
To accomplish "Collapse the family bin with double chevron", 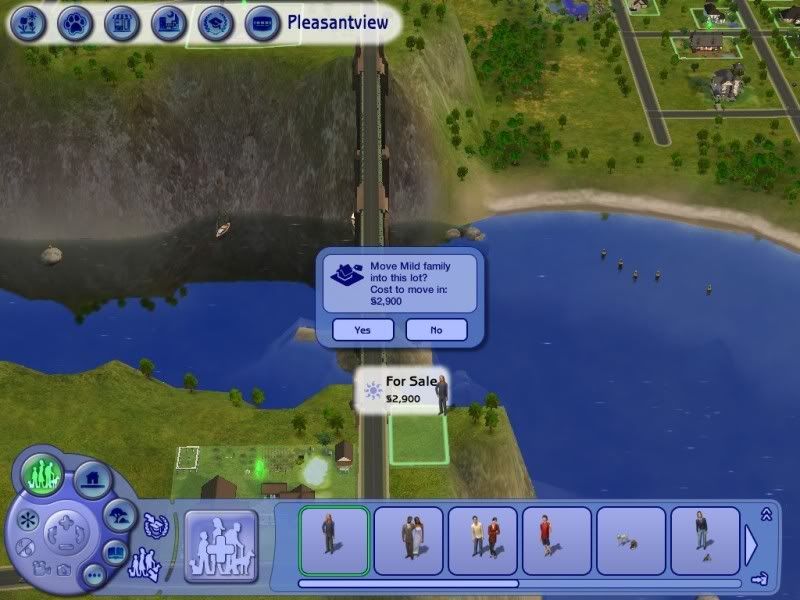I will [x=767, y=514].
